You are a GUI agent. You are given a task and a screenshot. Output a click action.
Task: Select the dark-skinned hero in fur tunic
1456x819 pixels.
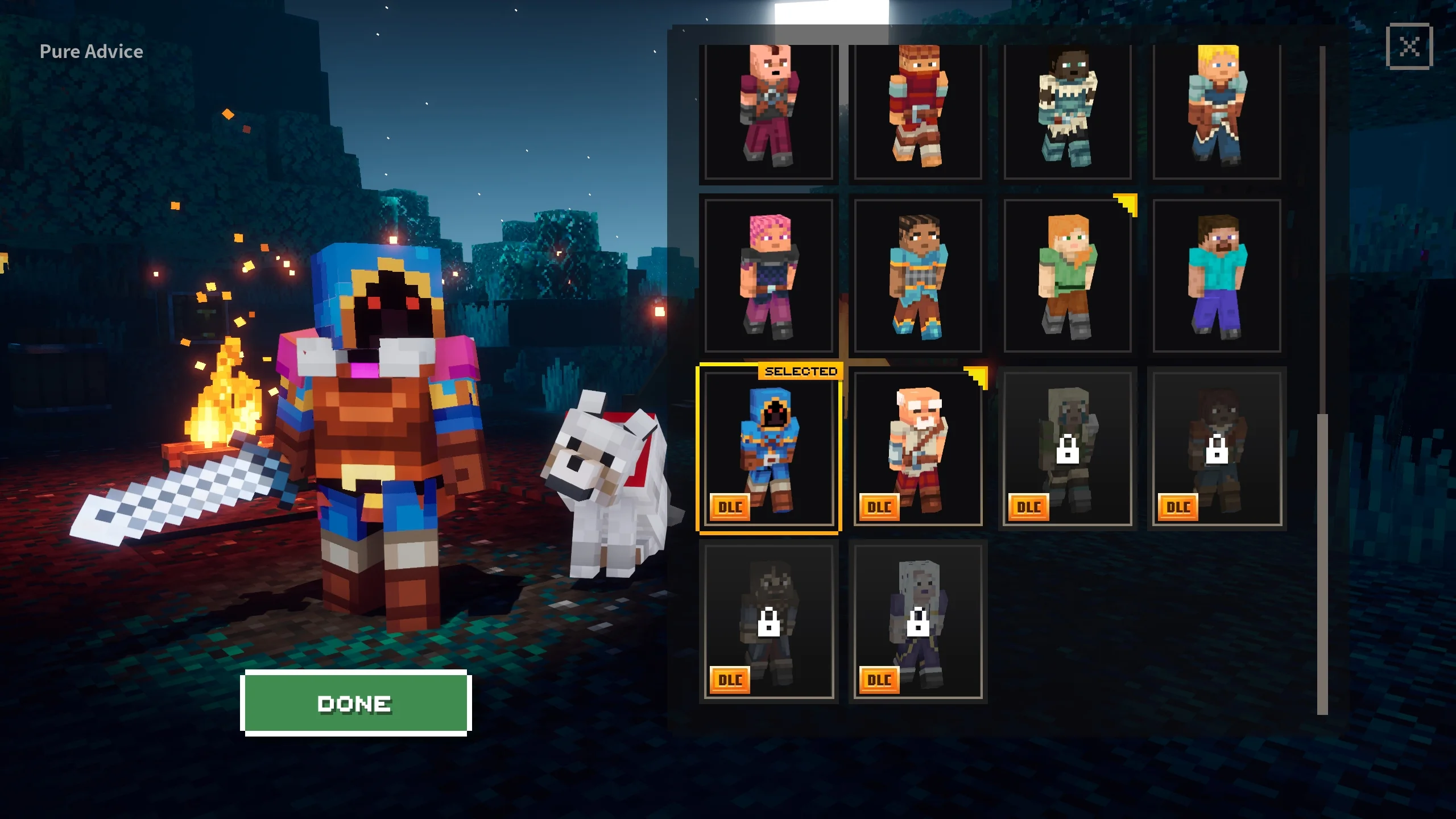click(1067, 111)
